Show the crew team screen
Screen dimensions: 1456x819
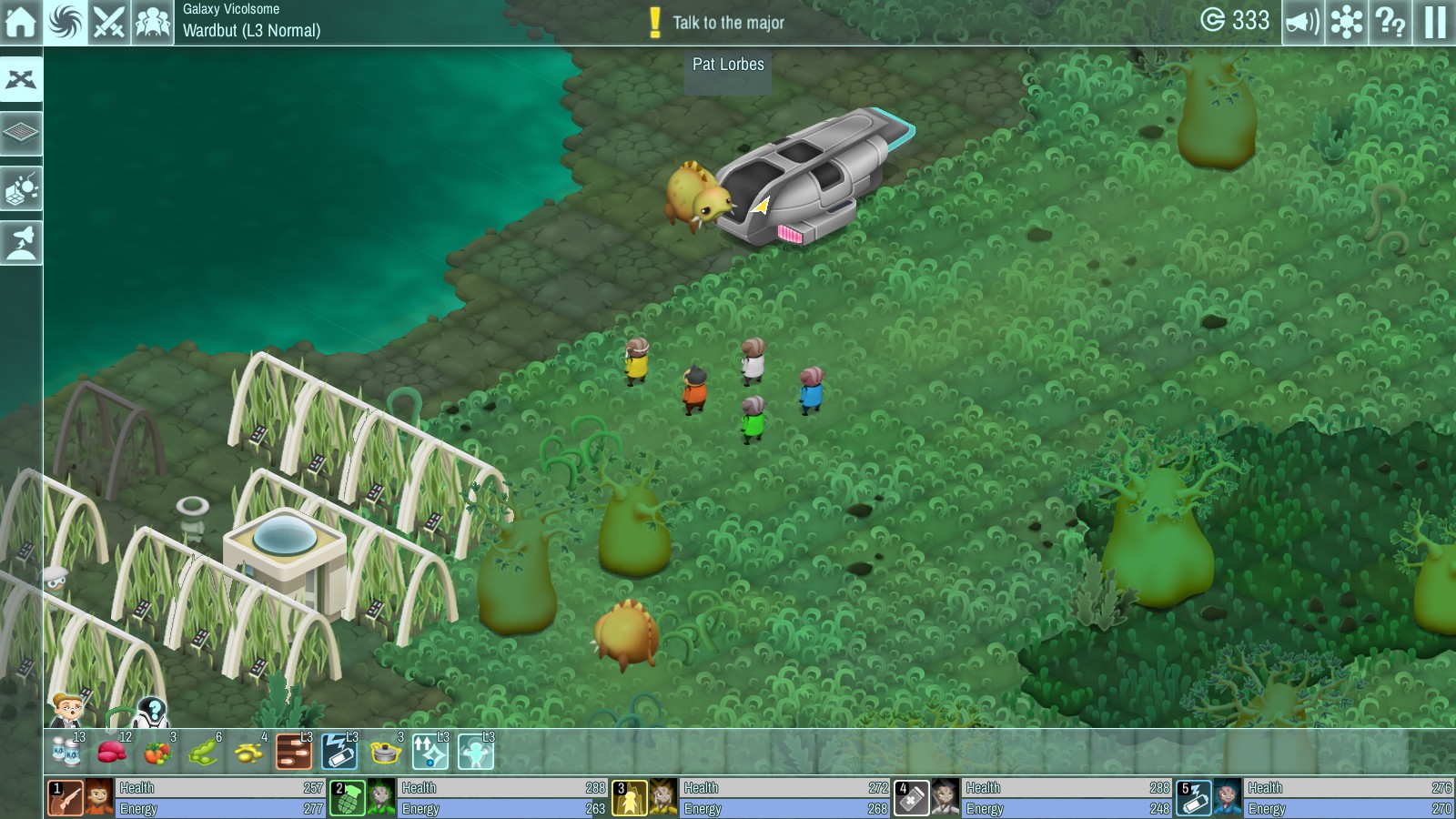[153, 22]
